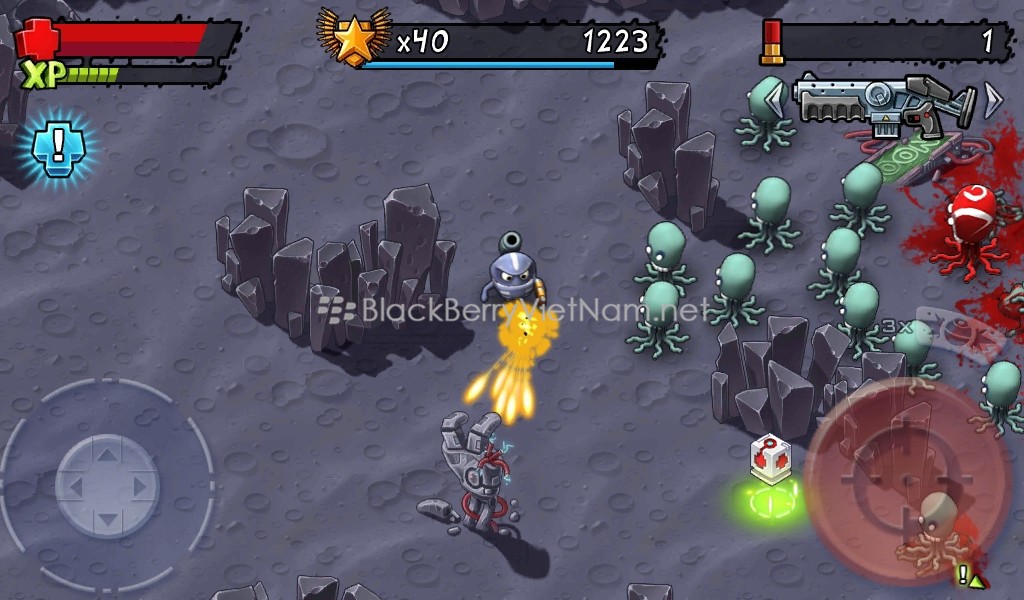Switch to the next weapon with right arrow
The width and height of the screenshot is (1024, 600).
coord(993,99)
